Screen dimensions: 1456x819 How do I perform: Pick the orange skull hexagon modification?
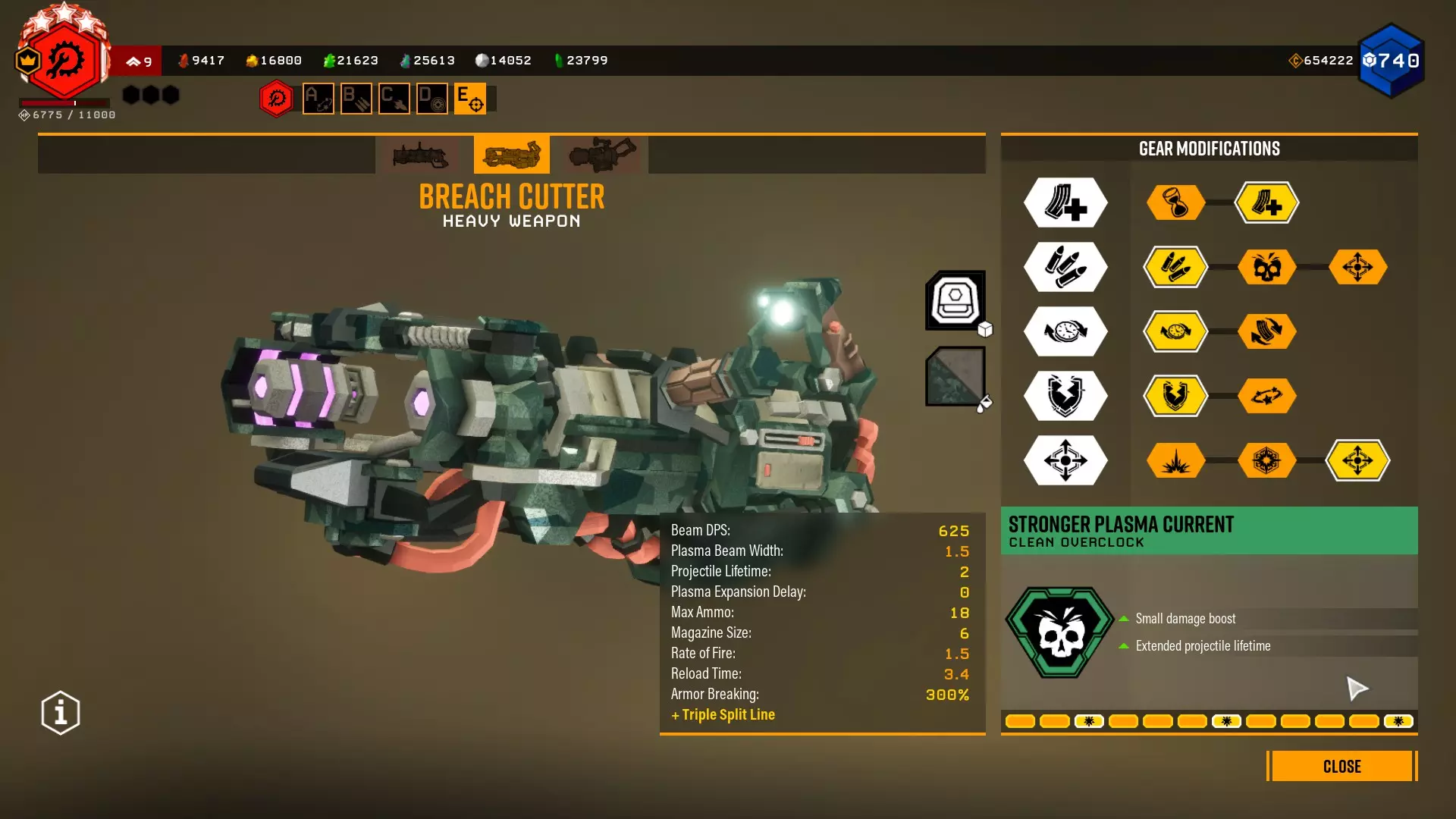coord(1266,267)
